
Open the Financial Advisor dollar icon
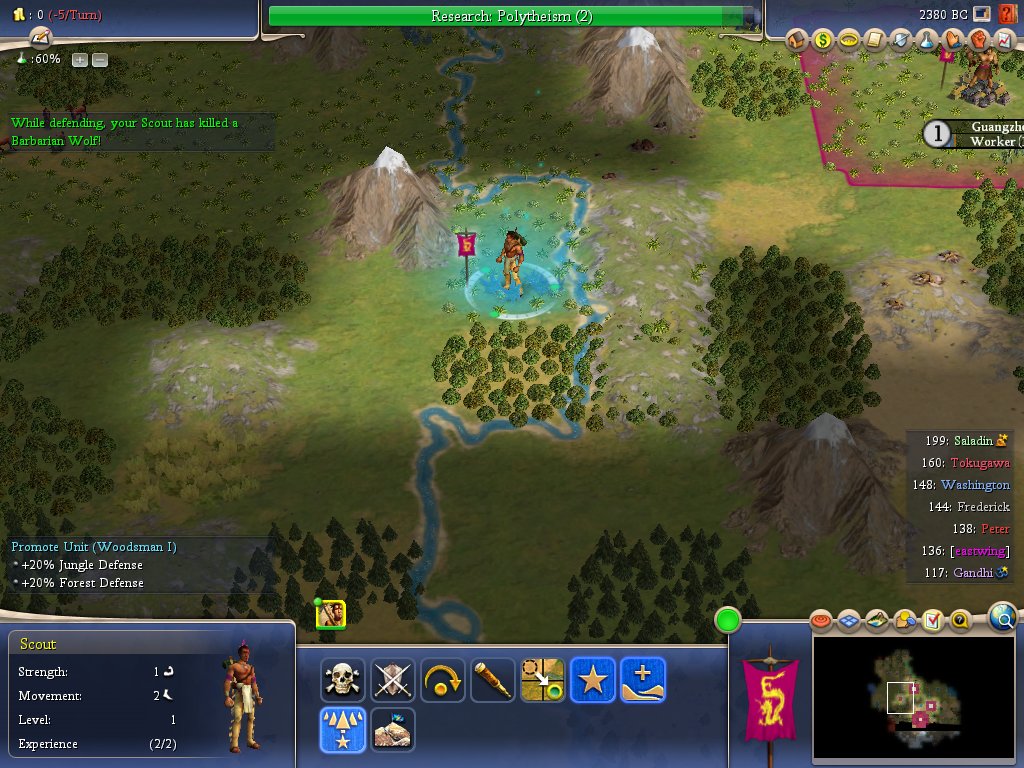823,40
